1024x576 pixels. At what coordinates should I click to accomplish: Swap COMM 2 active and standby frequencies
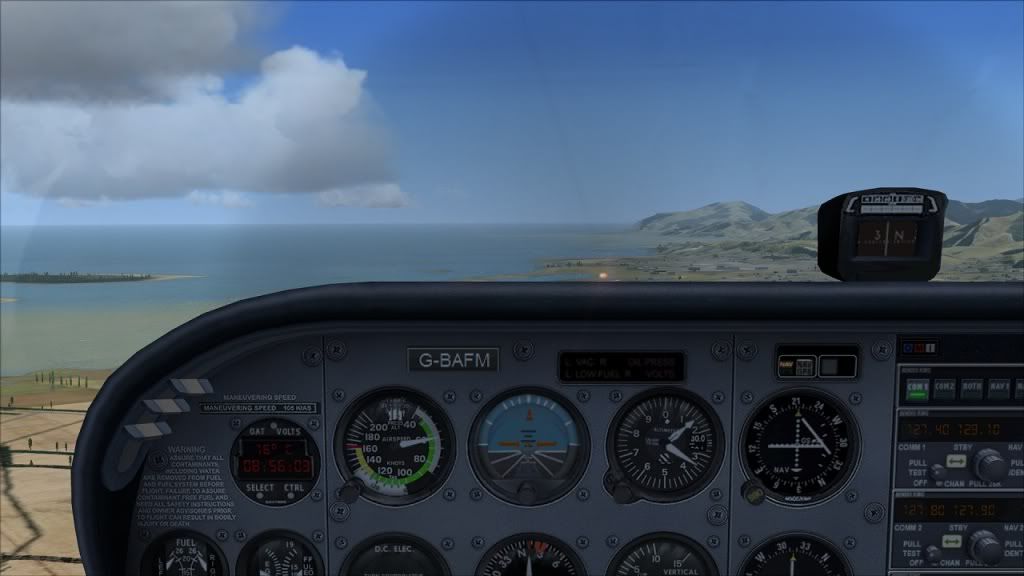click(951, 543)
